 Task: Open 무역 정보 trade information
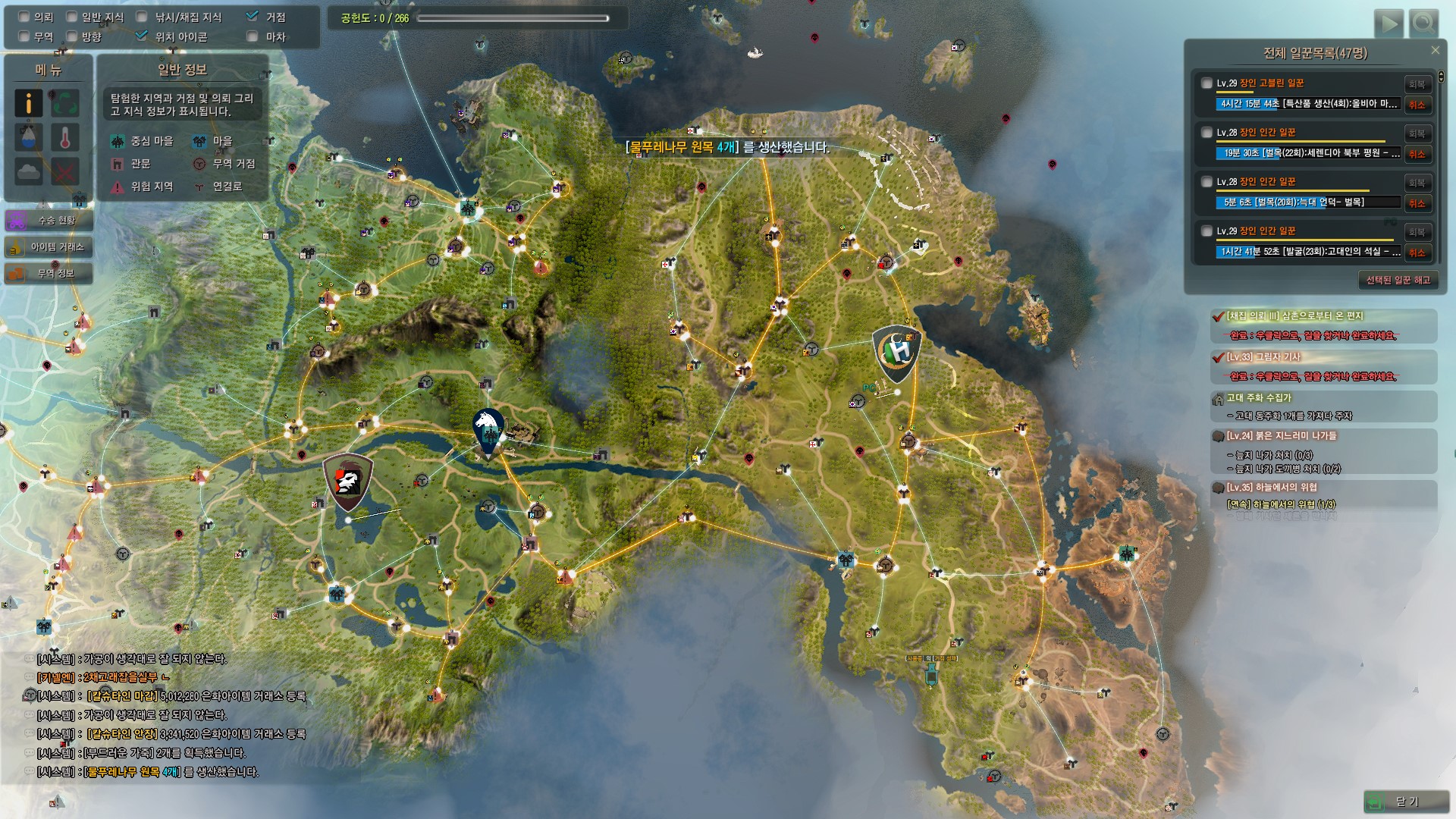tap(49, 273)
